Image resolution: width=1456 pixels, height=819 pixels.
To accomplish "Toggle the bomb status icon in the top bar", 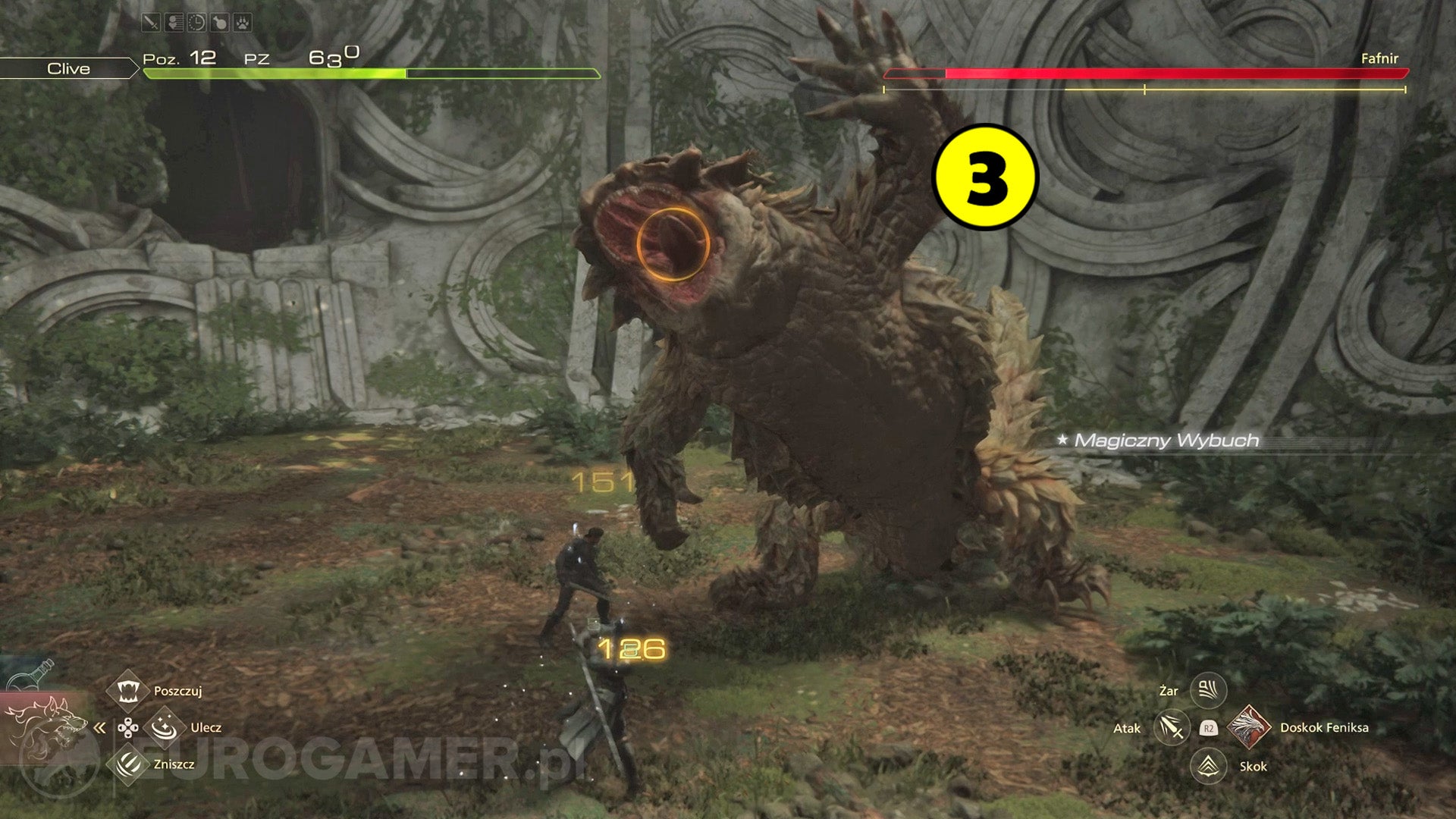I will coord(218,21).
